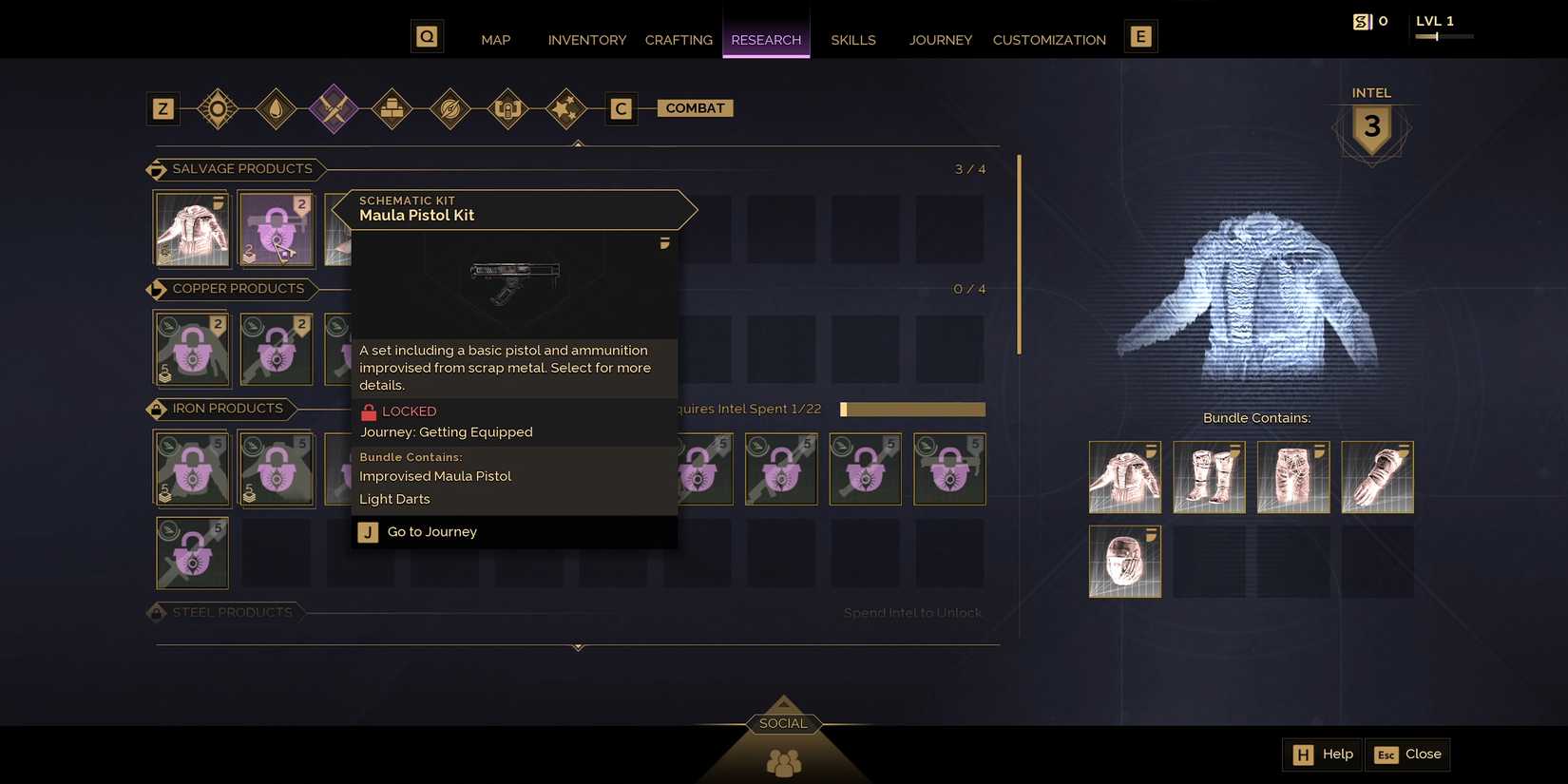Viewport: 1568px width, 784px height.
Task: Select the unlocked jacket schematic under Salvage Products
Action: tap(191, 228)
